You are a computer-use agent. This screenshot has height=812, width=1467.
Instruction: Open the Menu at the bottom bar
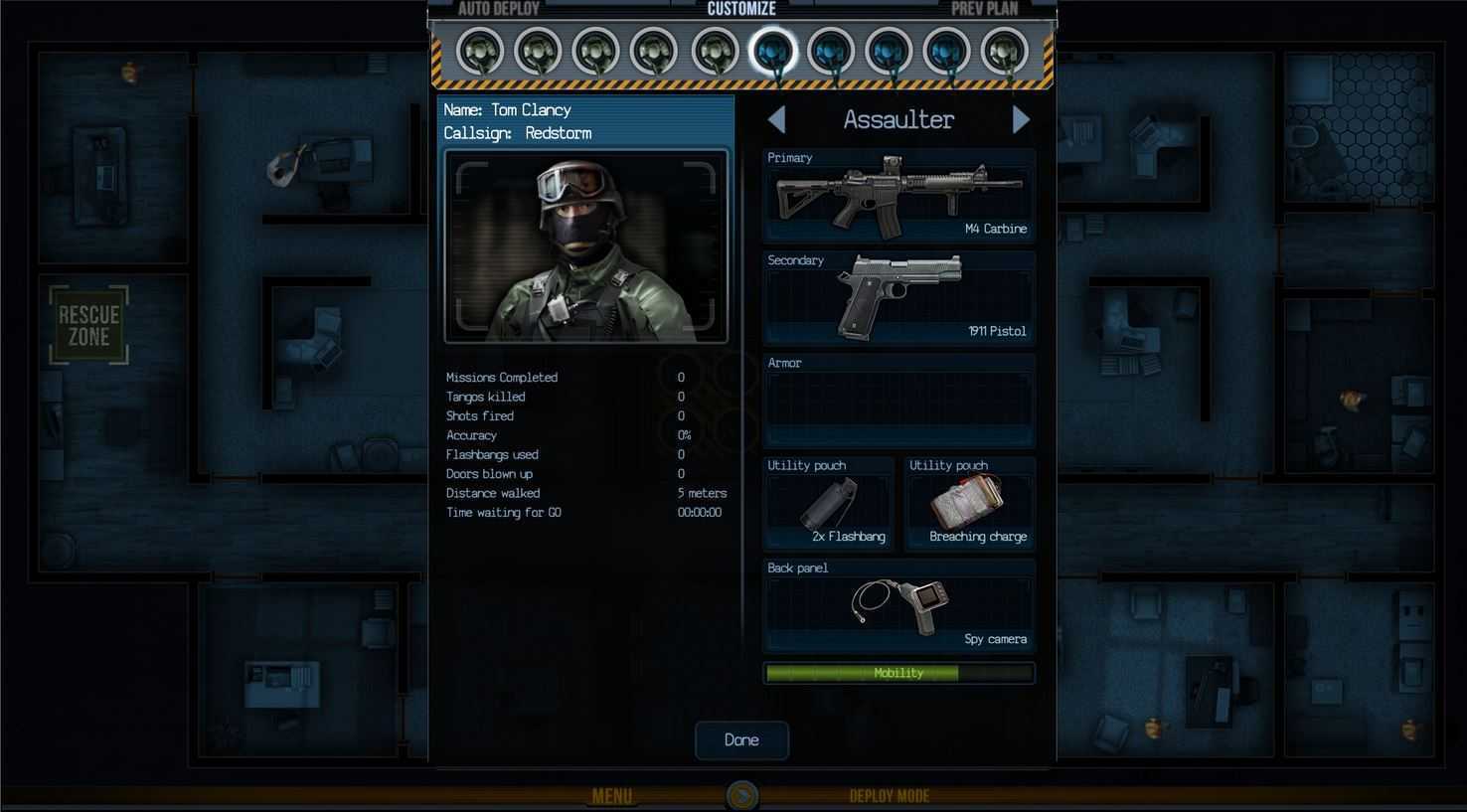pos(612,796)
